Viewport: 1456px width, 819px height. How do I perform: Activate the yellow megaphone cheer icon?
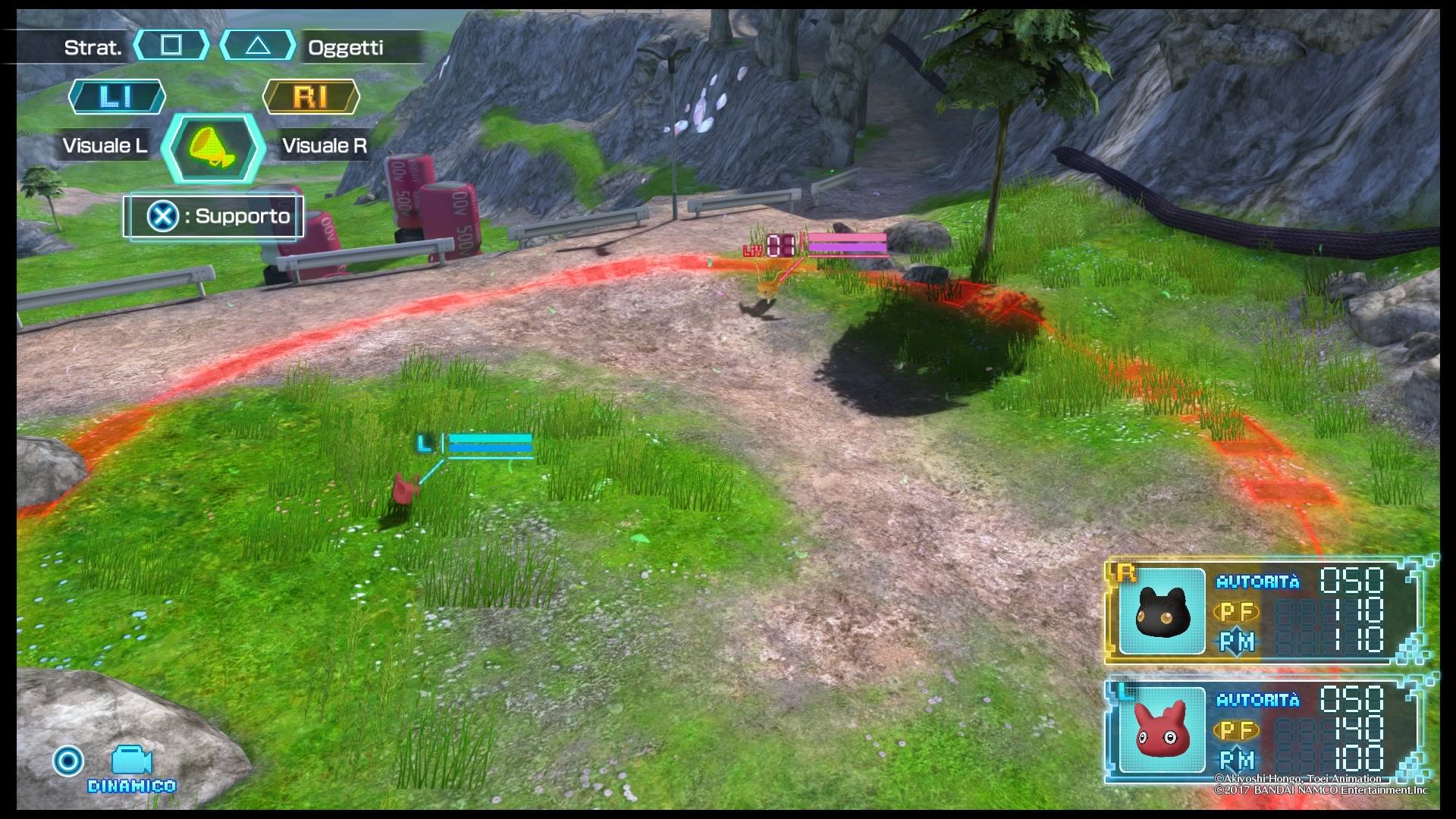click(x=213, y=147)
